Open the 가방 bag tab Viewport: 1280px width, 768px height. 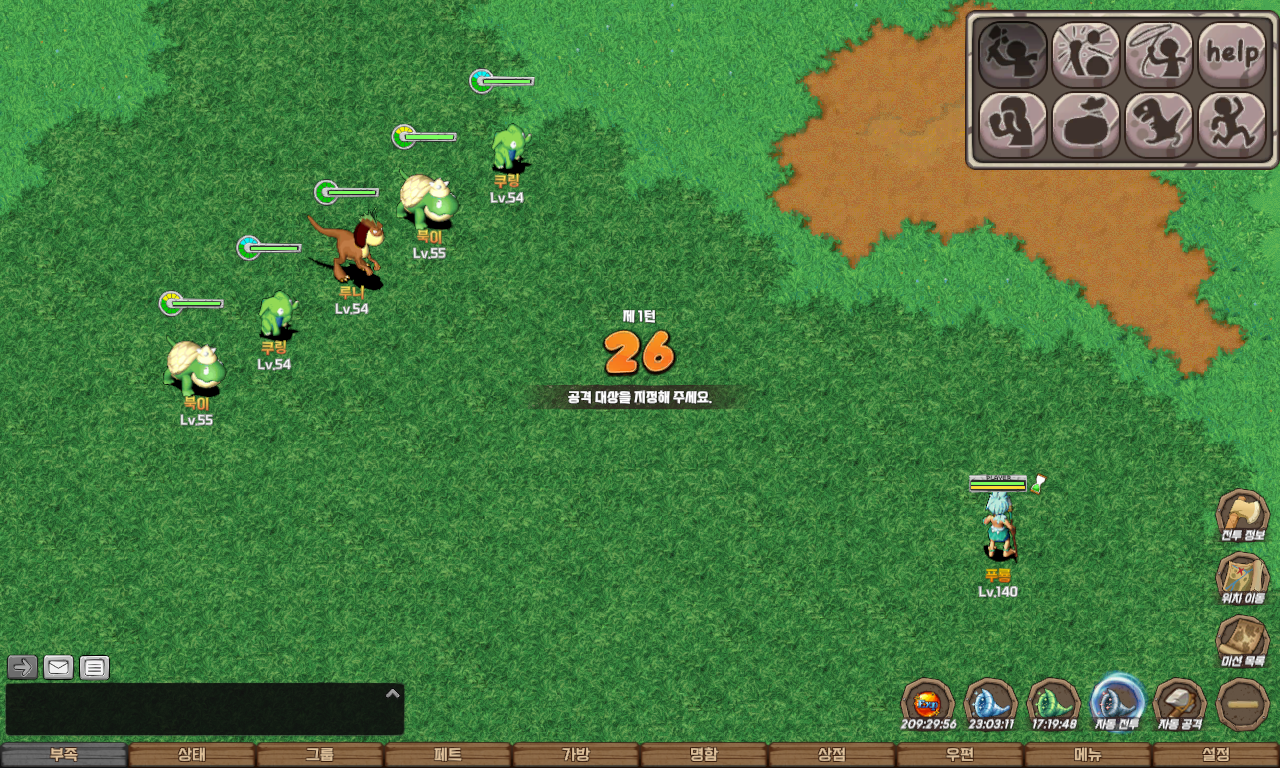pyautogui.click(x=576, y=755)
